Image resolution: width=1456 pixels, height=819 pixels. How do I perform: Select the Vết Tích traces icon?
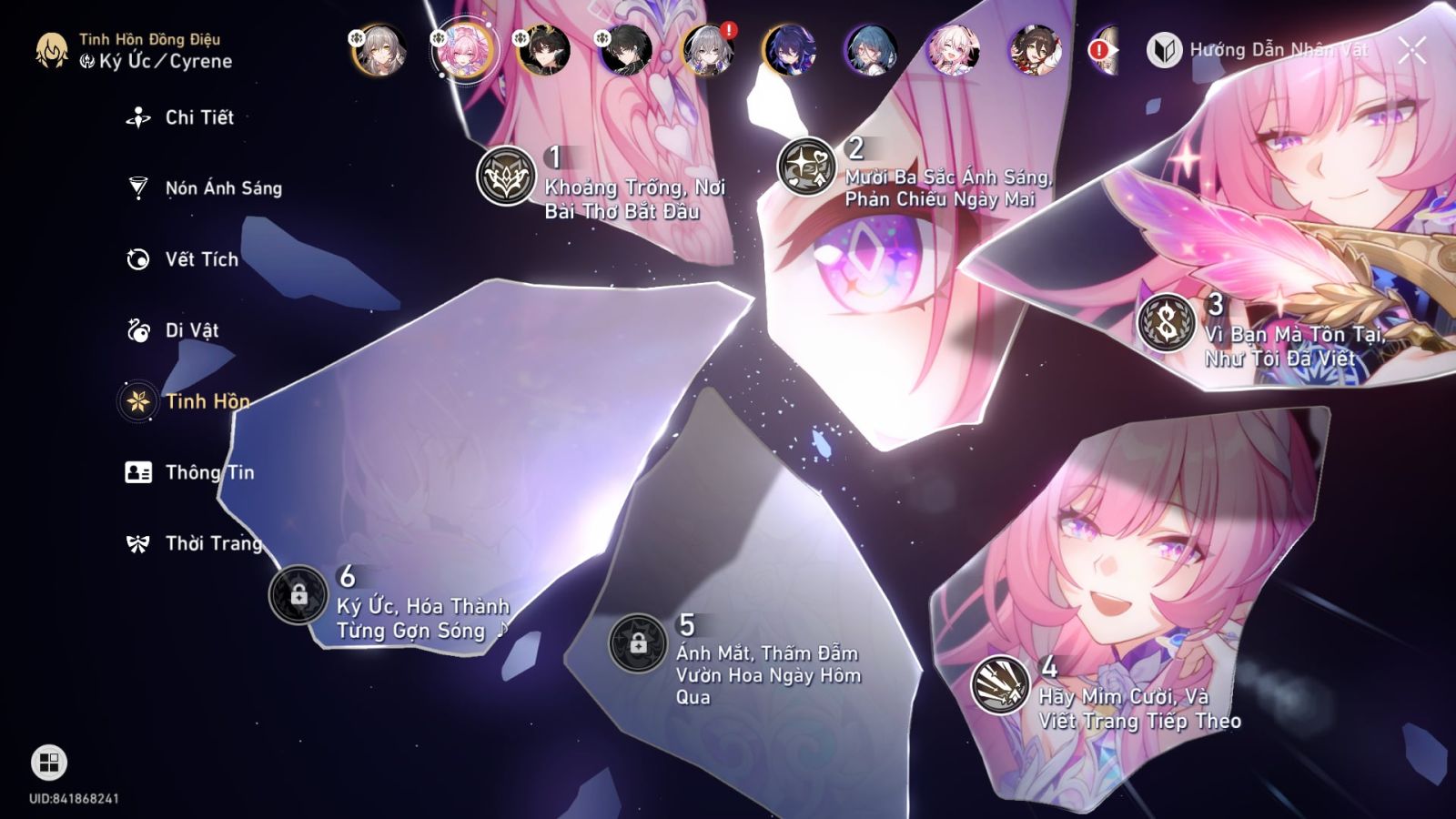click(x=137, y=258)
